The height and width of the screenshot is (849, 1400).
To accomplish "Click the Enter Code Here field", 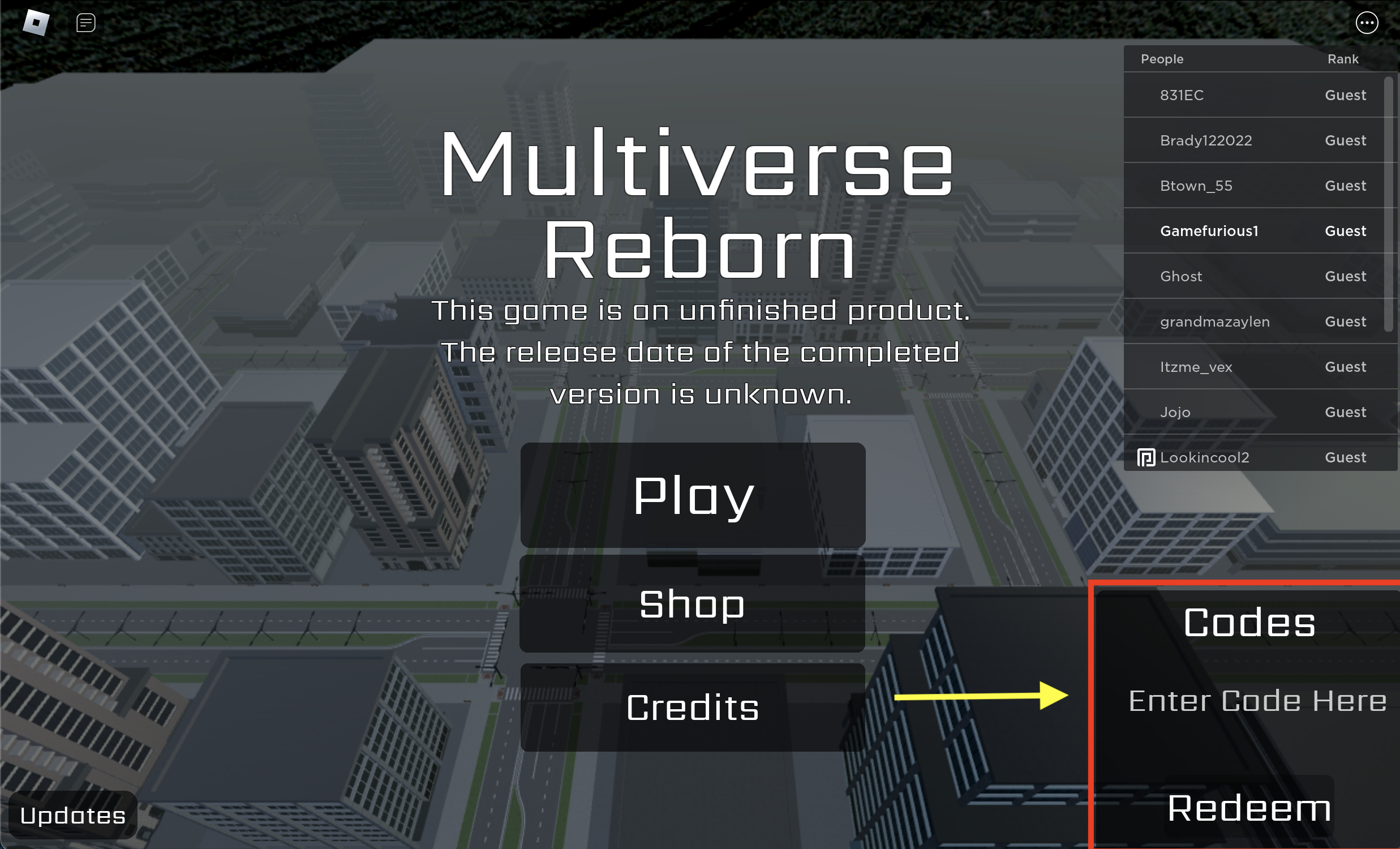I will pos(1257,701).
